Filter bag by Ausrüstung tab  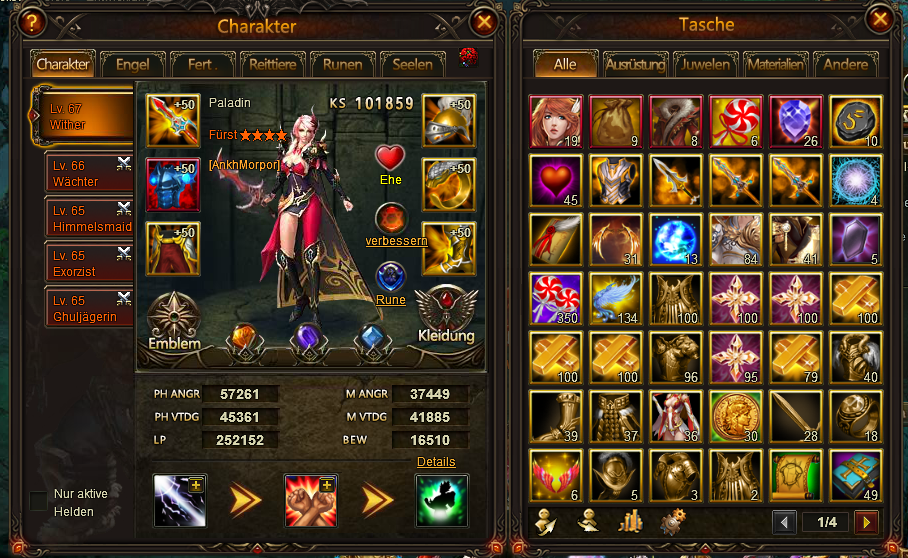[x=636, y=64]
